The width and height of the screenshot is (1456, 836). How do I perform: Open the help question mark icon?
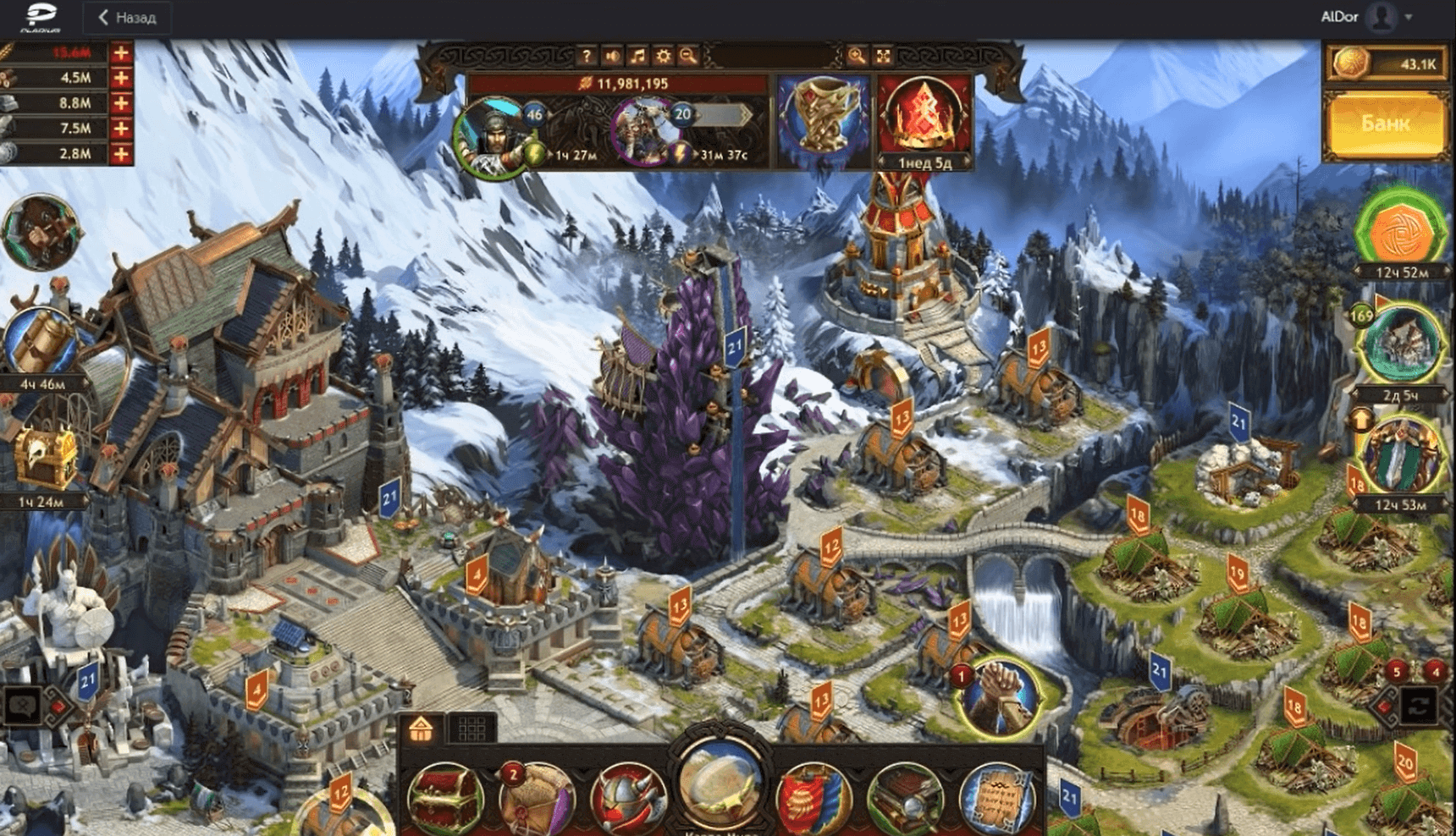click(587, 57)
